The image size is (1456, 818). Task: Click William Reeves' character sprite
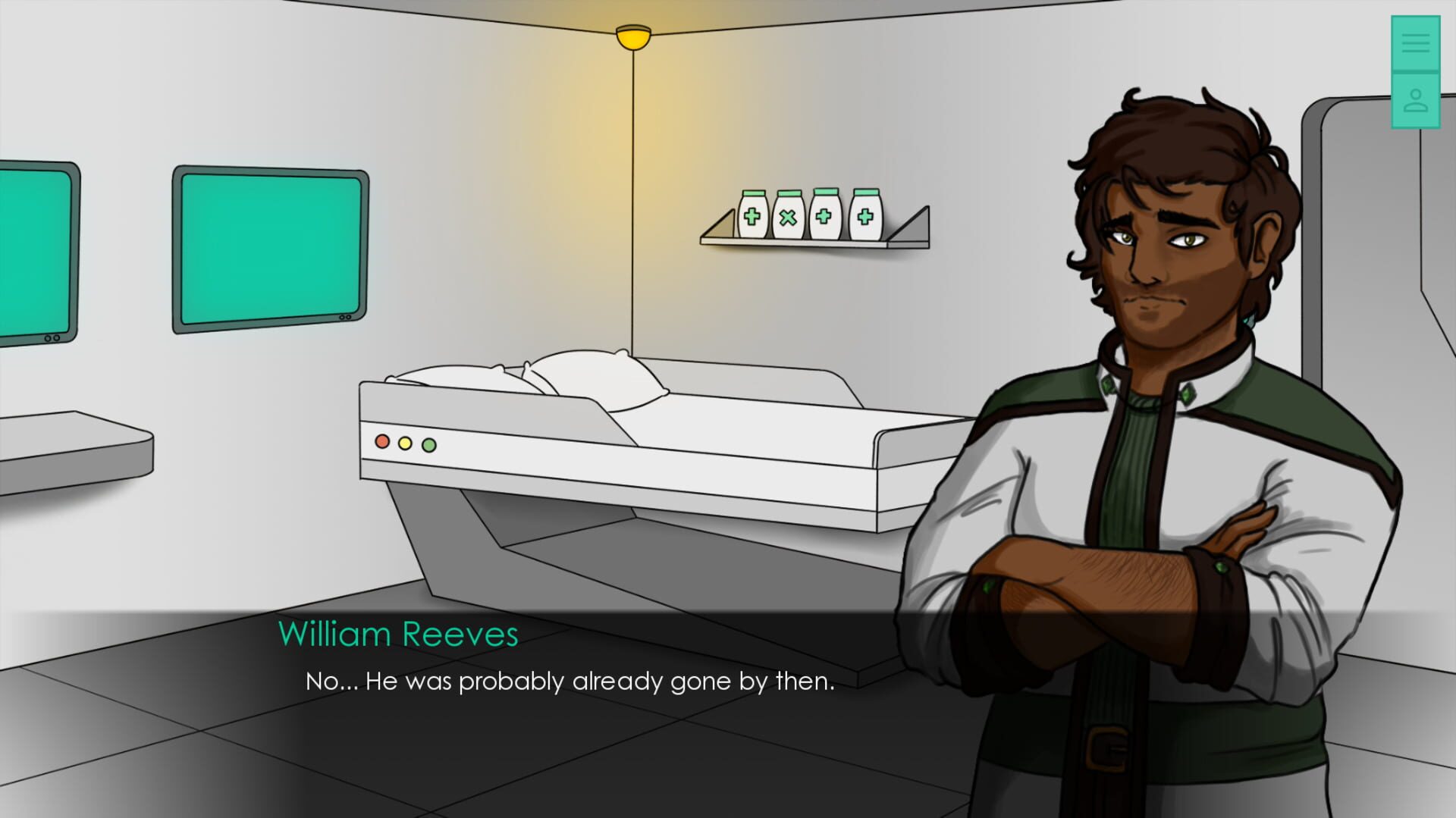pos(1160,379)
